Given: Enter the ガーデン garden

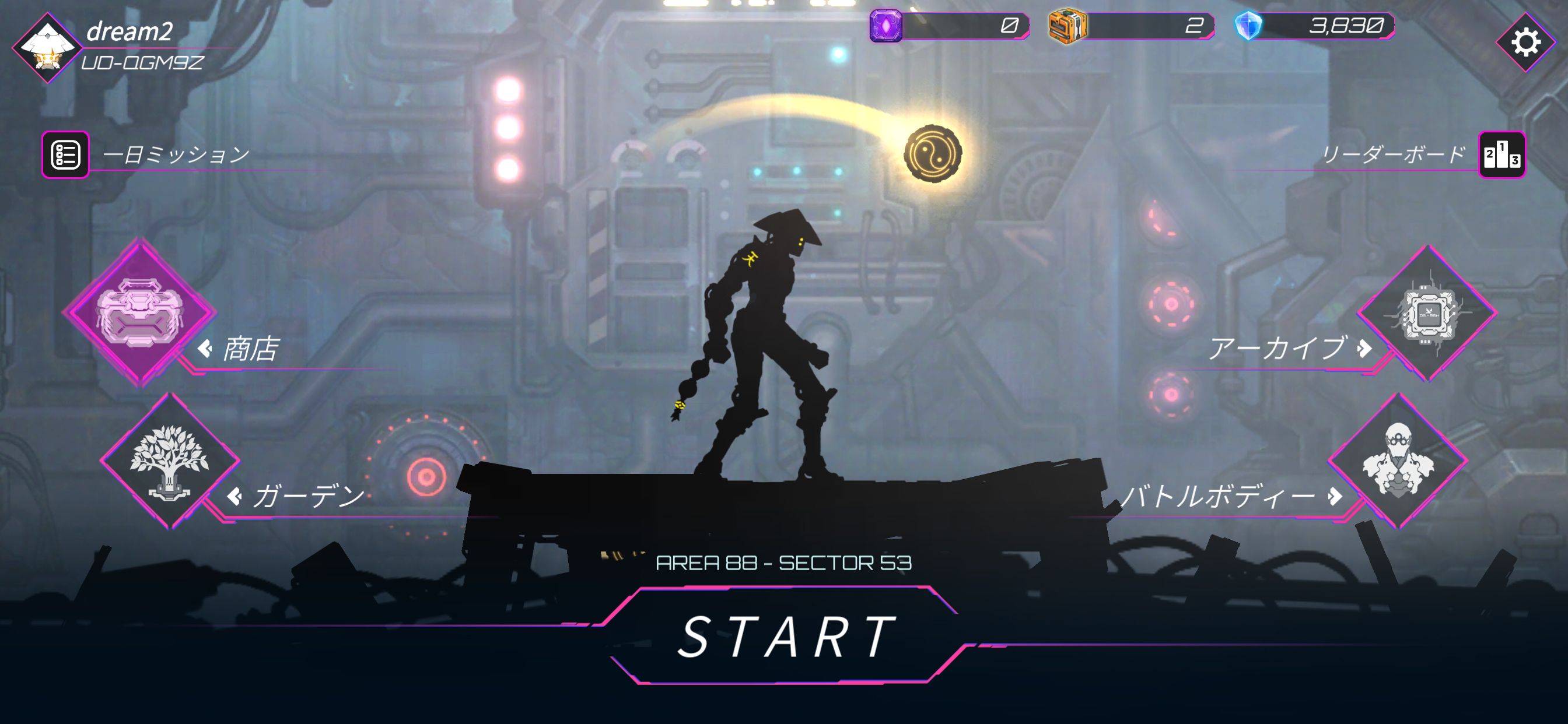Looking at the screenshot, I should pos(170,461).
